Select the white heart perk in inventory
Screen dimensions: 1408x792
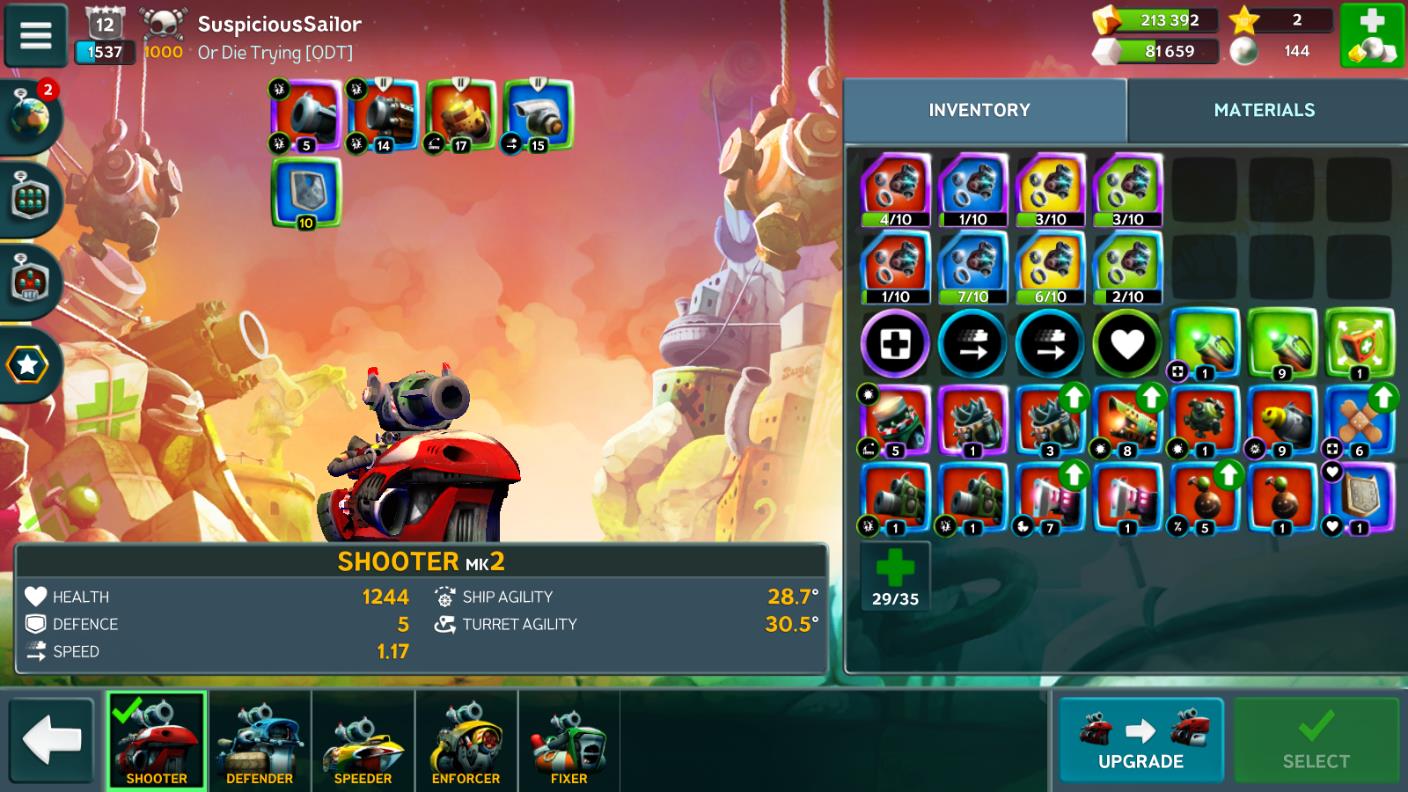1127,343
